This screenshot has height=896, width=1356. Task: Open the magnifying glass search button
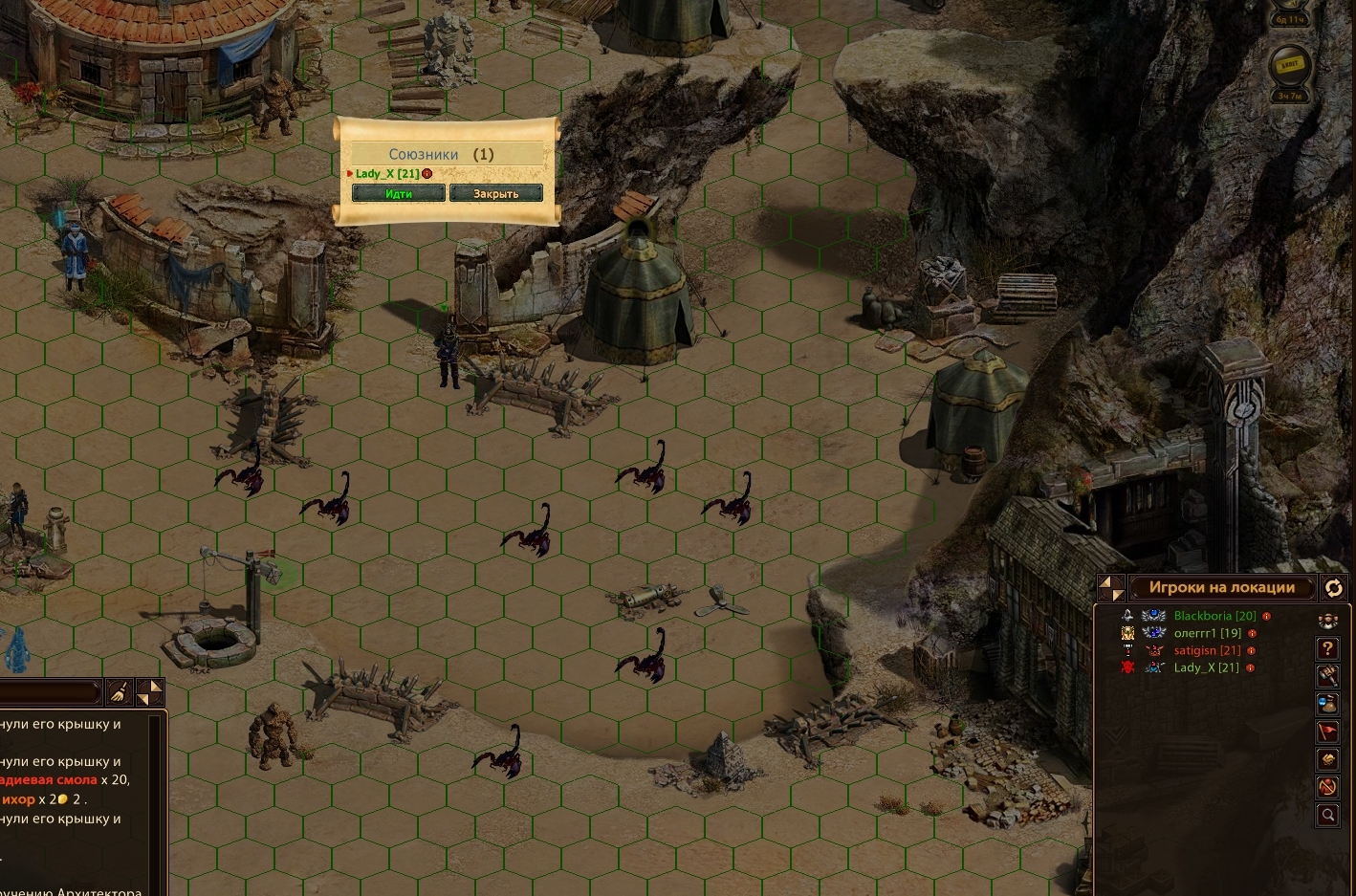pos(1328,815)
